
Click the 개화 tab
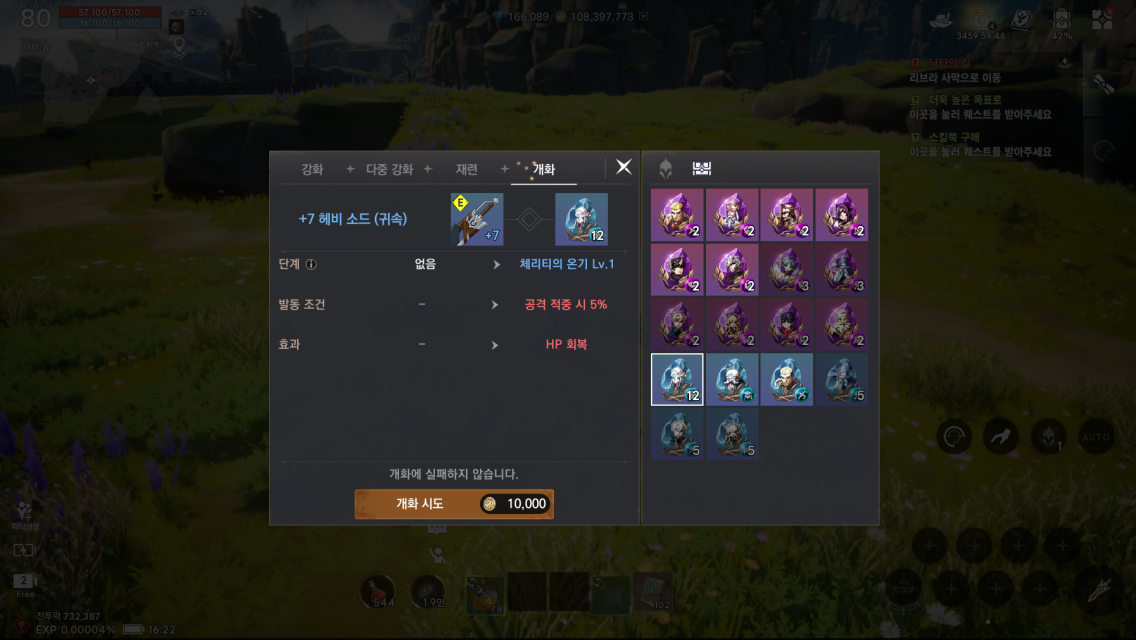(x=543, y=169)
